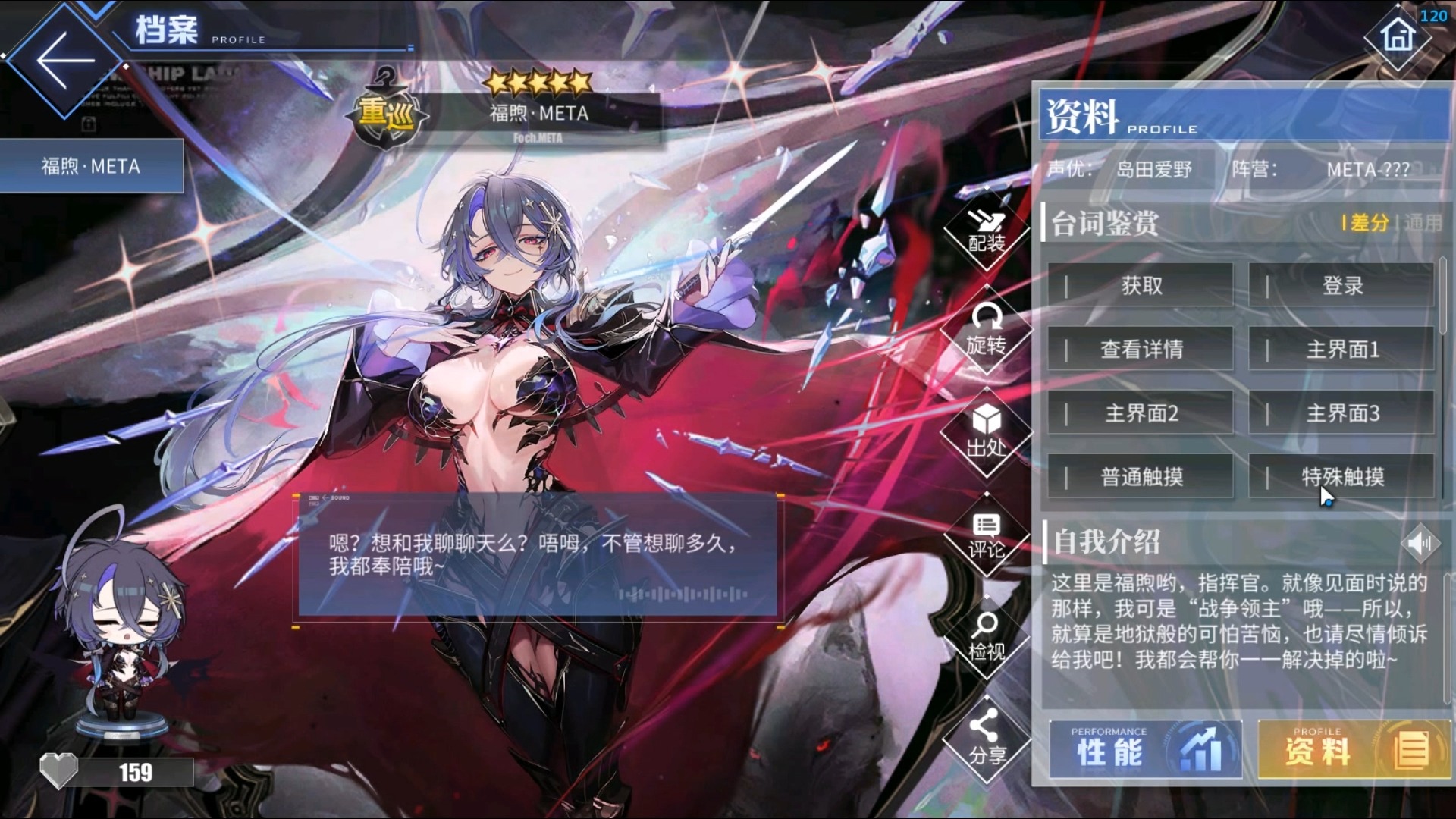
Task: Go back with the arrow button
Action: 65,62
